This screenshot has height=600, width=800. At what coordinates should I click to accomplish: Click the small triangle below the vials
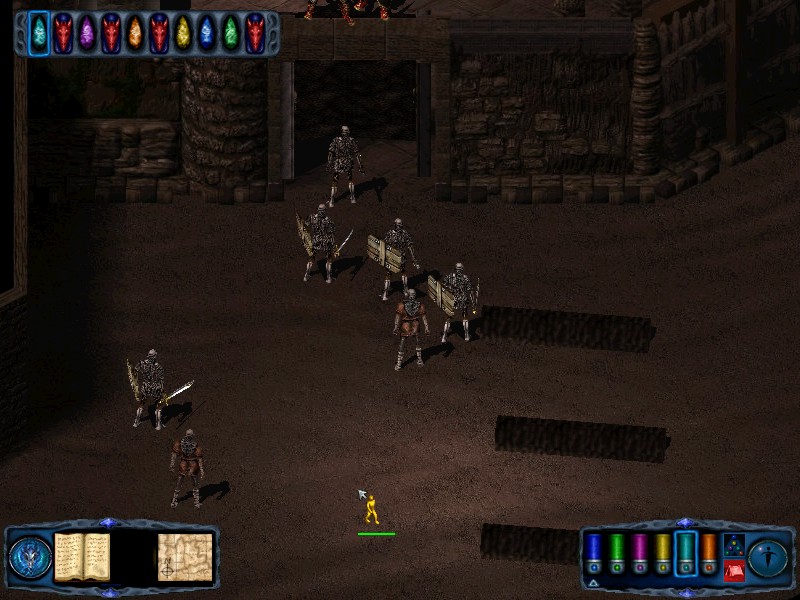pyautogui.click(x=593, y=582)
